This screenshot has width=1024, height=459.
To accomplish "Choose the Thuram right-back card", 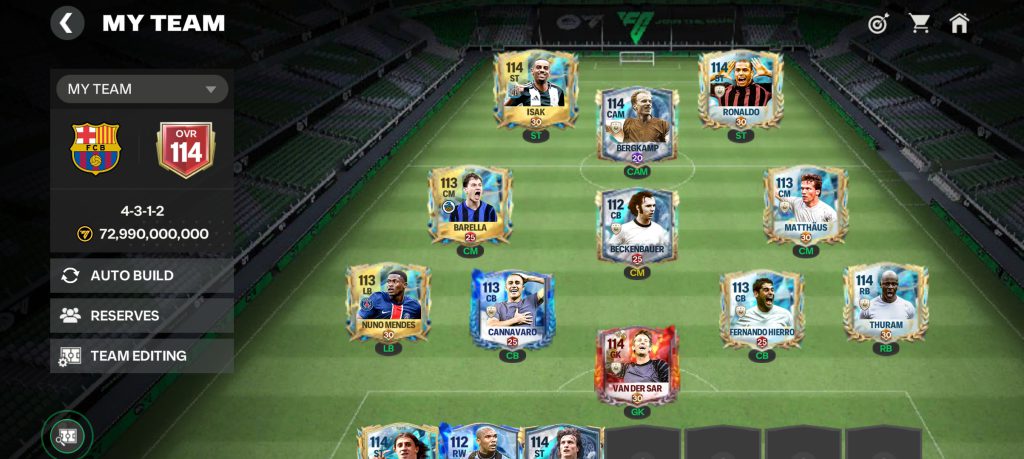I will click(885, 303).
